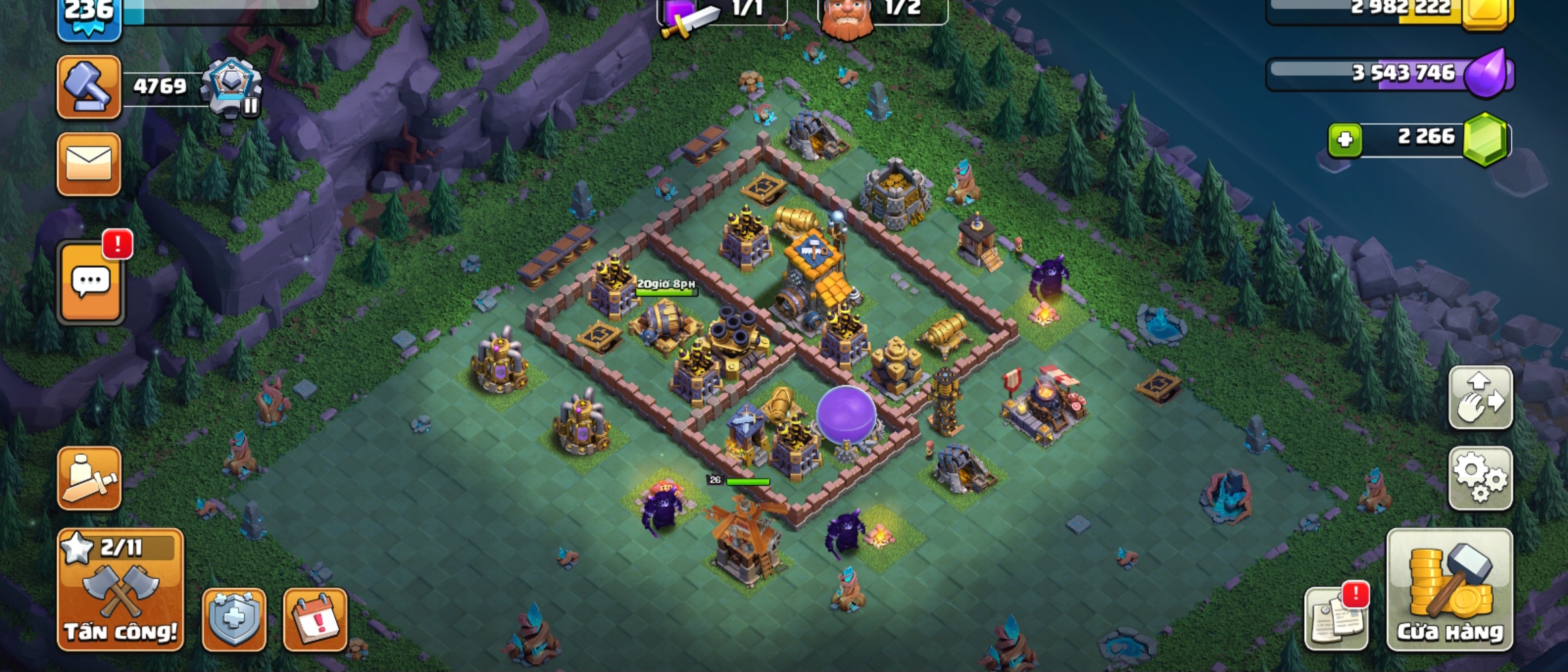Screen dimensions: 1568x672
Task: Open the Cửa Hàng shop
Action: 1449,590
